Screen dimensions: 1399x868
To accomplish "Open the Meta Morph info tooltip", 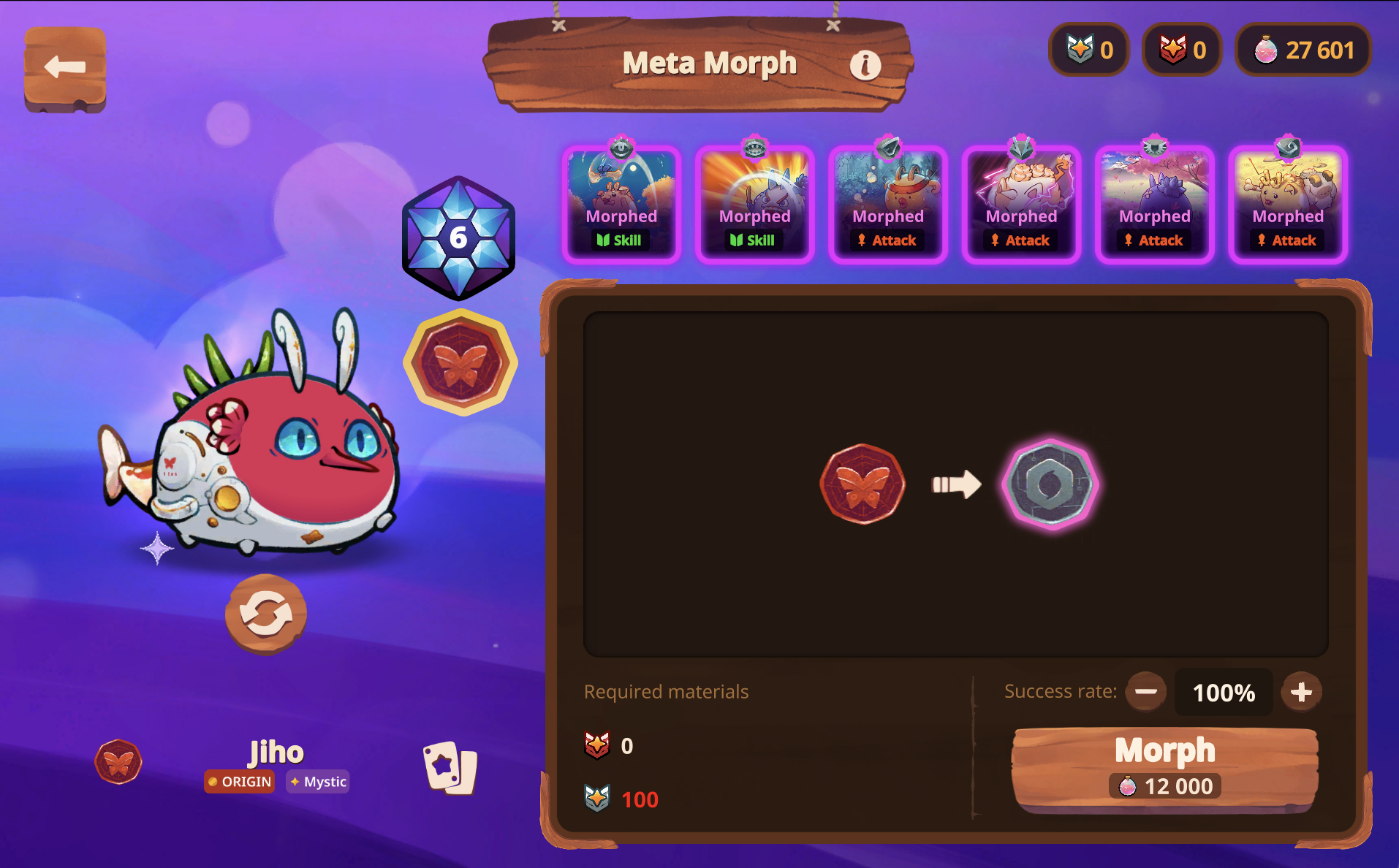I will (x=865, y=64).
